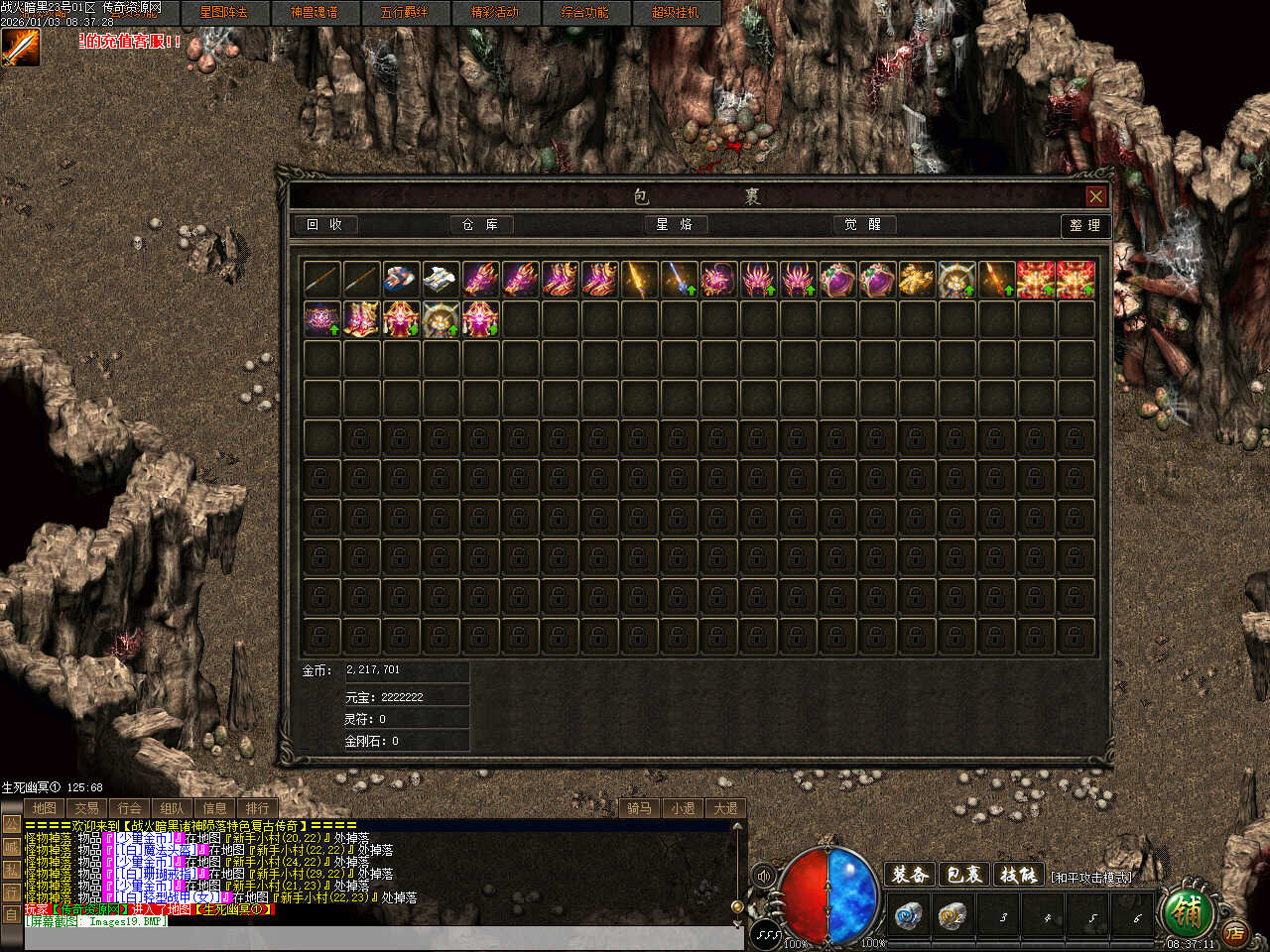Open the 综合功能 menu
The image size is (1270, 952).
(584, 13)
